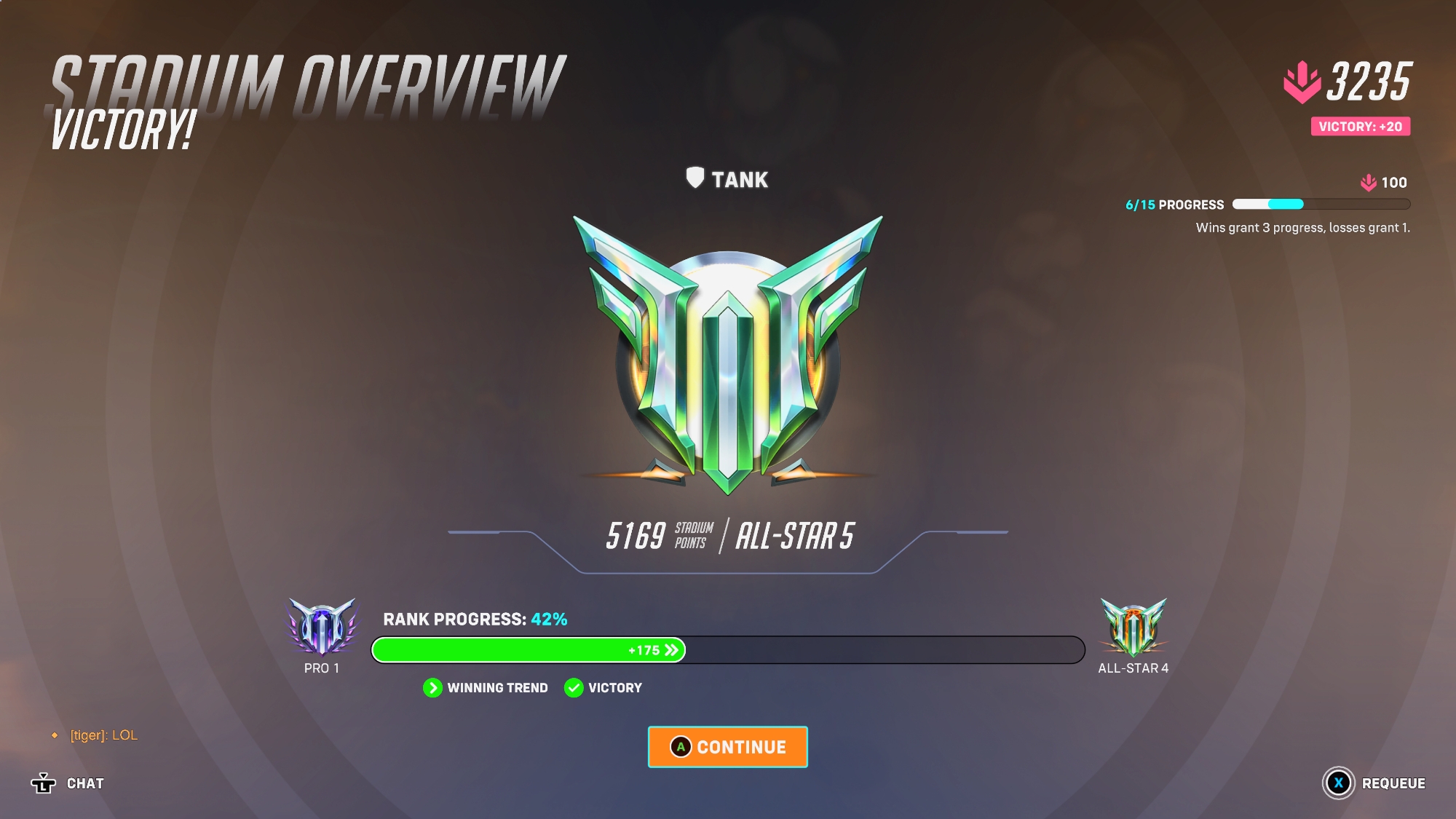Open the chat box
Viewport: 1456px width, 819px height.
coord(68,783)
